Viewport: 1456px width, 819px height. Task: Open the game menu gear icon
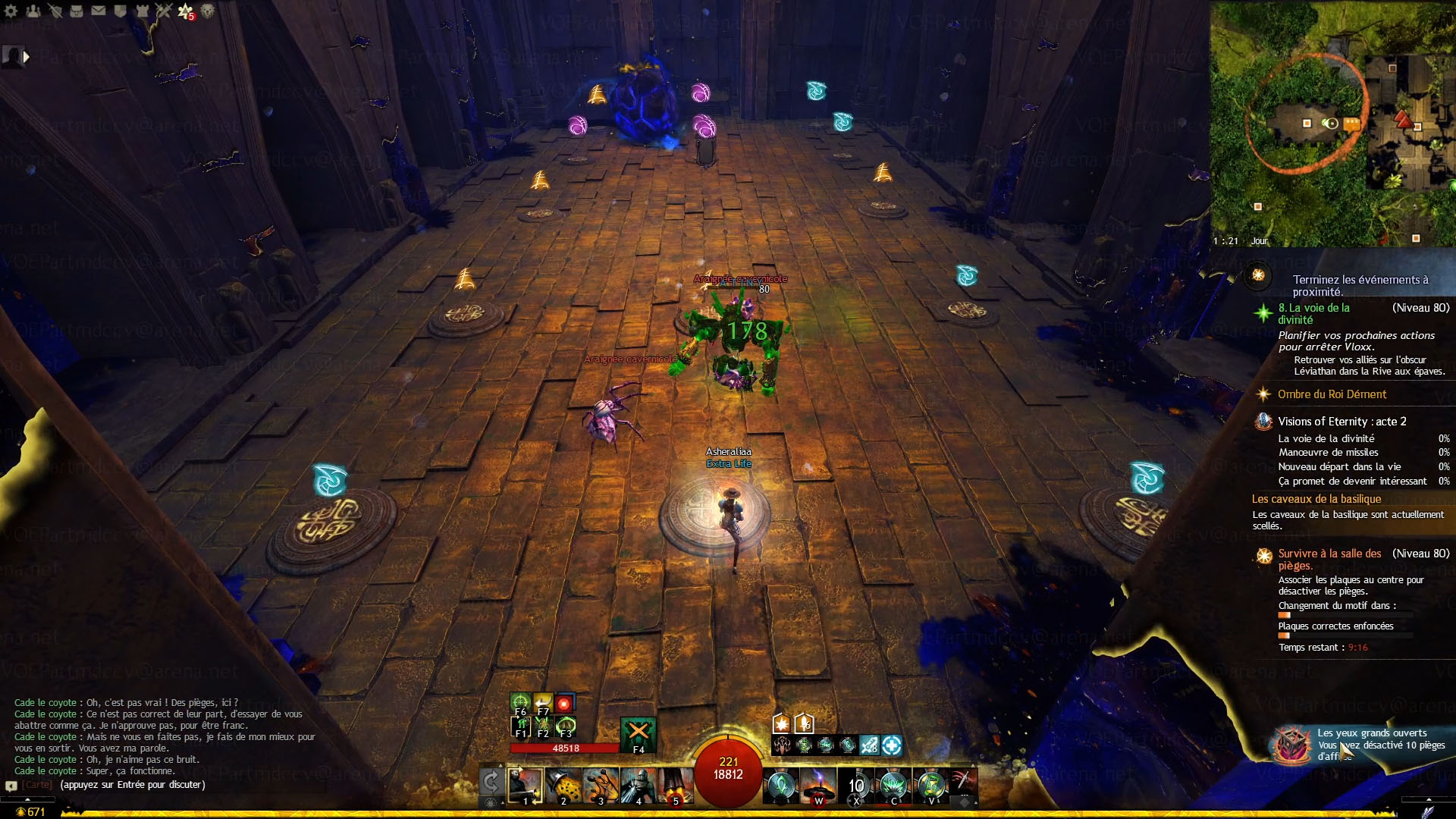(x=11, y=11)
